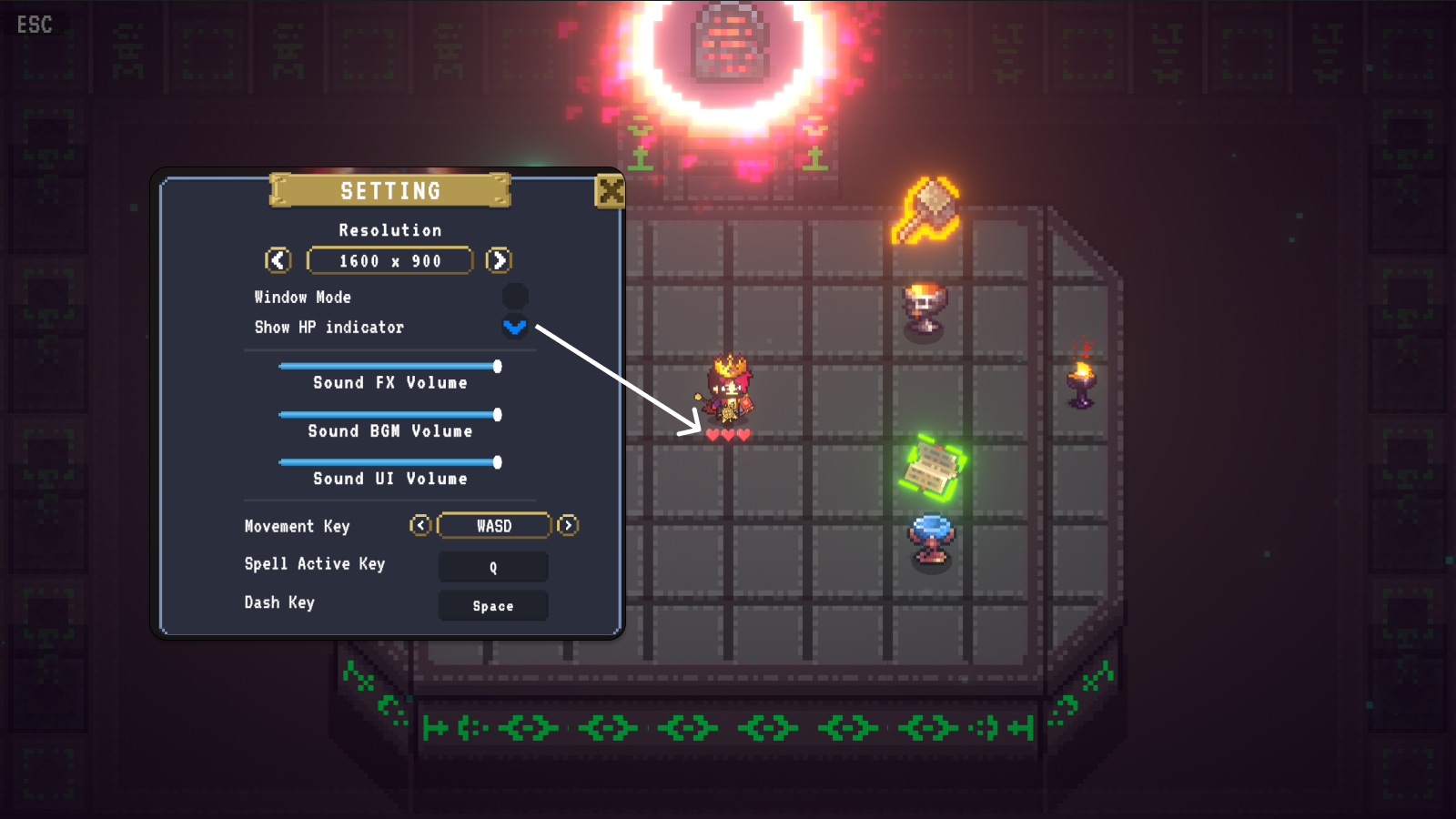Click the 1600 x 900 resolution field
Image resolution: width=1456 pixels, height=819 pixels.
(x=389, y=260)
